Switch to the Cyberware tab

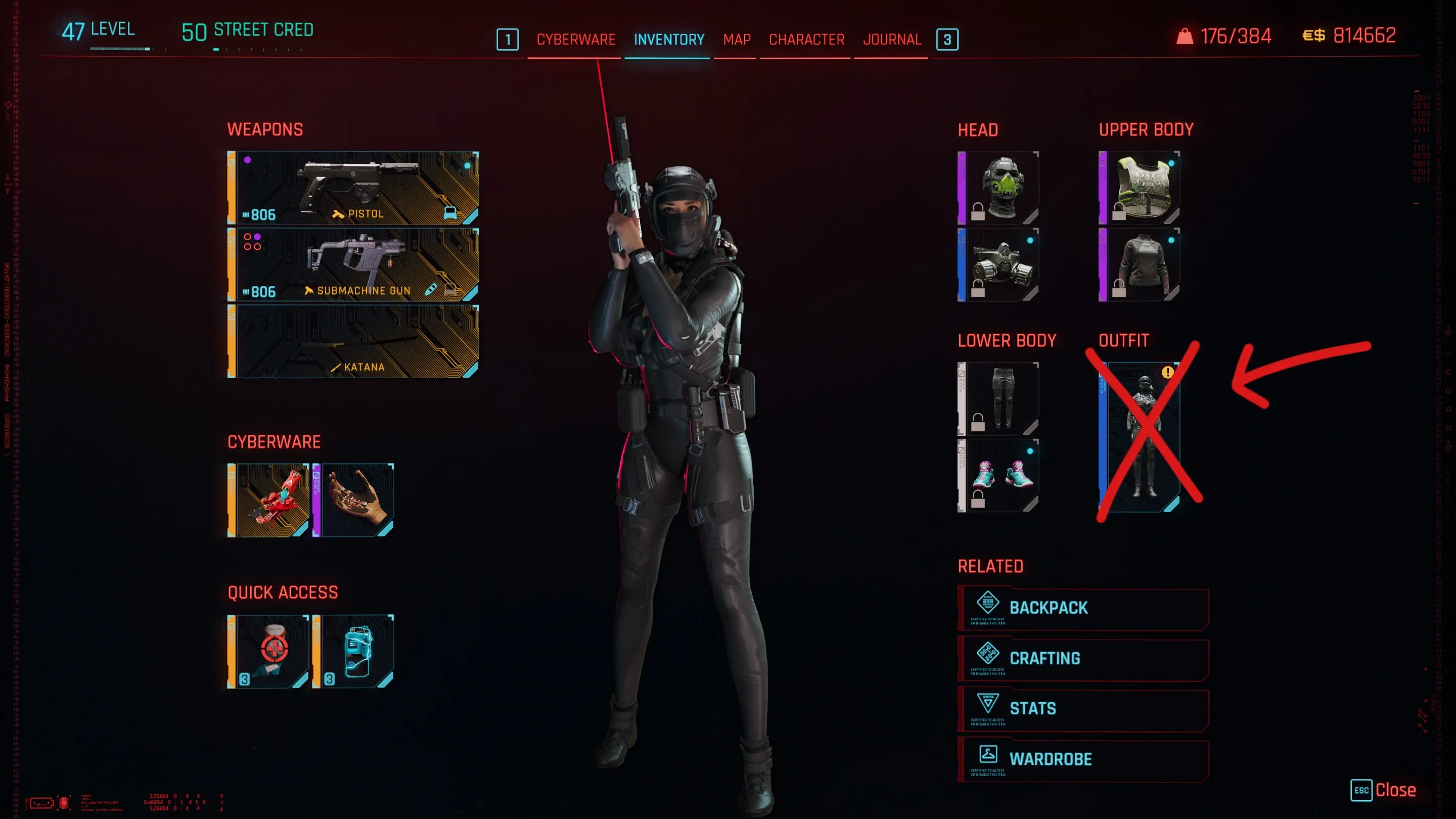(575, 39)
